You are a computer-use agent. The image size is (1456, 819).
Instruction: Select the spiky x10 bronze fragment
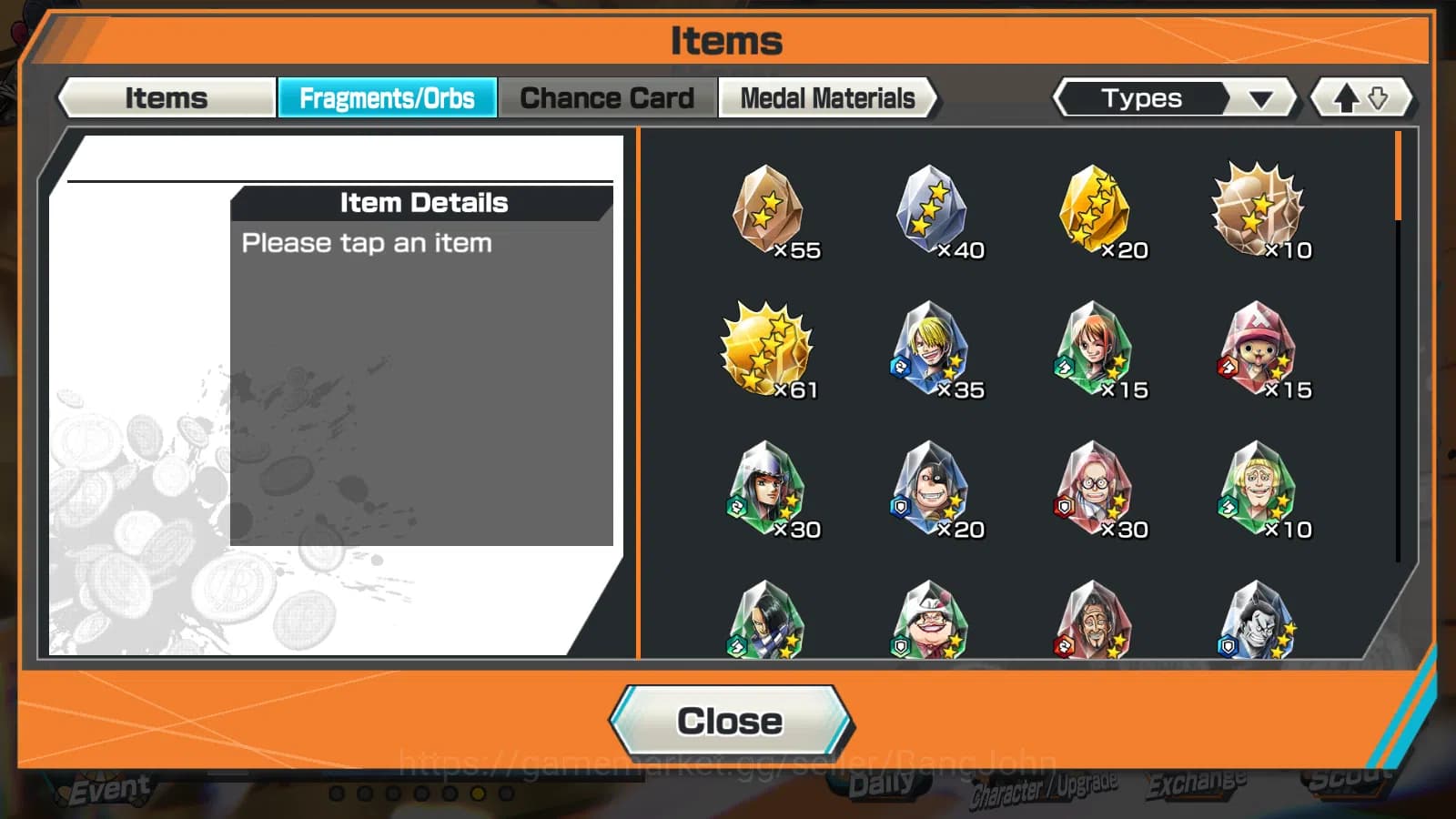tap(1260, 209)
